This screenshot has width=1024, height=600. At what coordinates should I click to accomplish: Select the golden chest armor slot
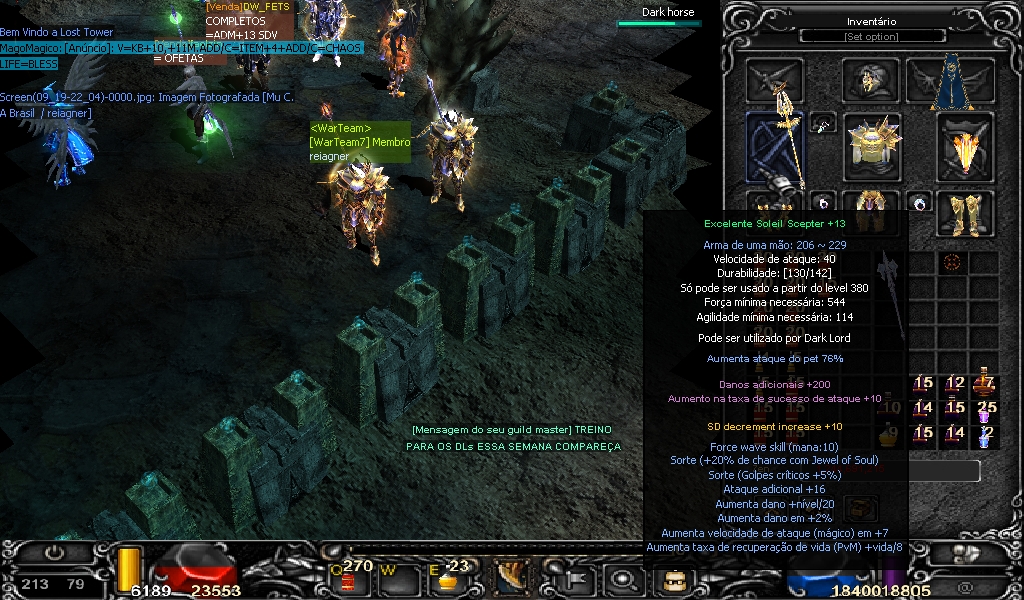(x=873, y=147)
